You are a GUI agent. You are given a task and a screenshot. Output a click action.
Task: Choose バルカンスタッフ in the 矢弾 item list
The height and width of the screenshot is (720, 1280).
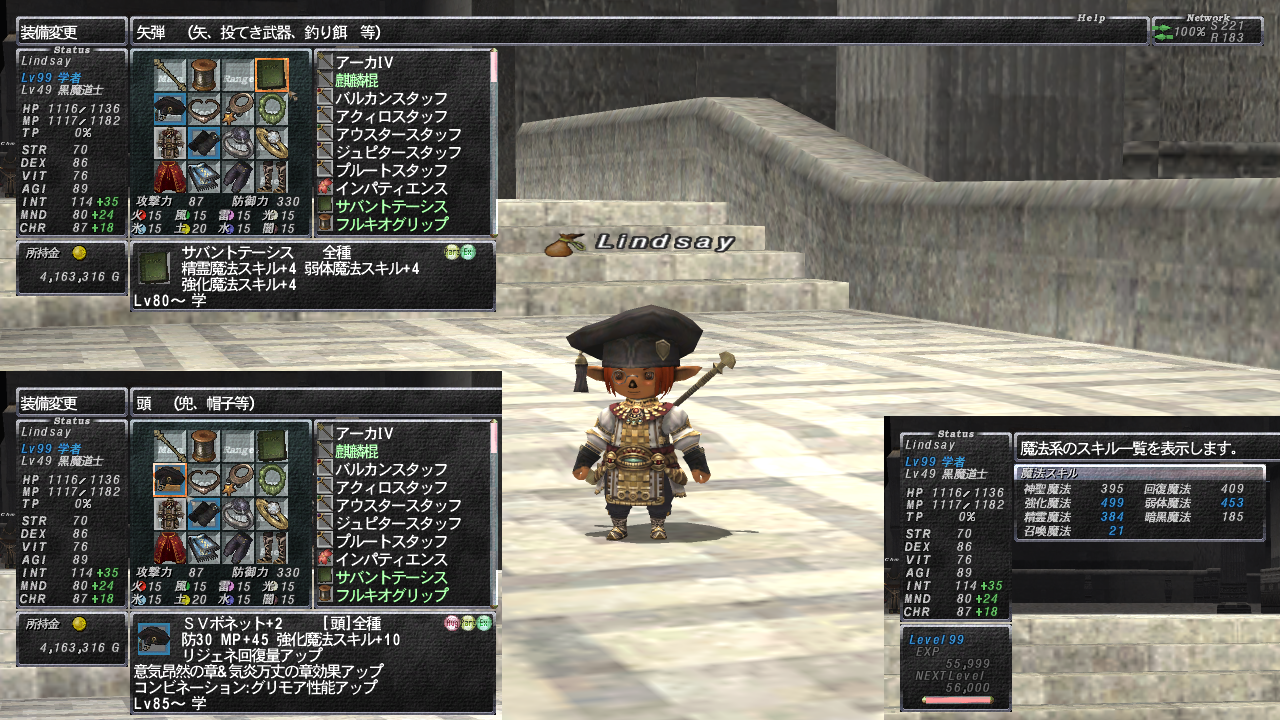391,99
